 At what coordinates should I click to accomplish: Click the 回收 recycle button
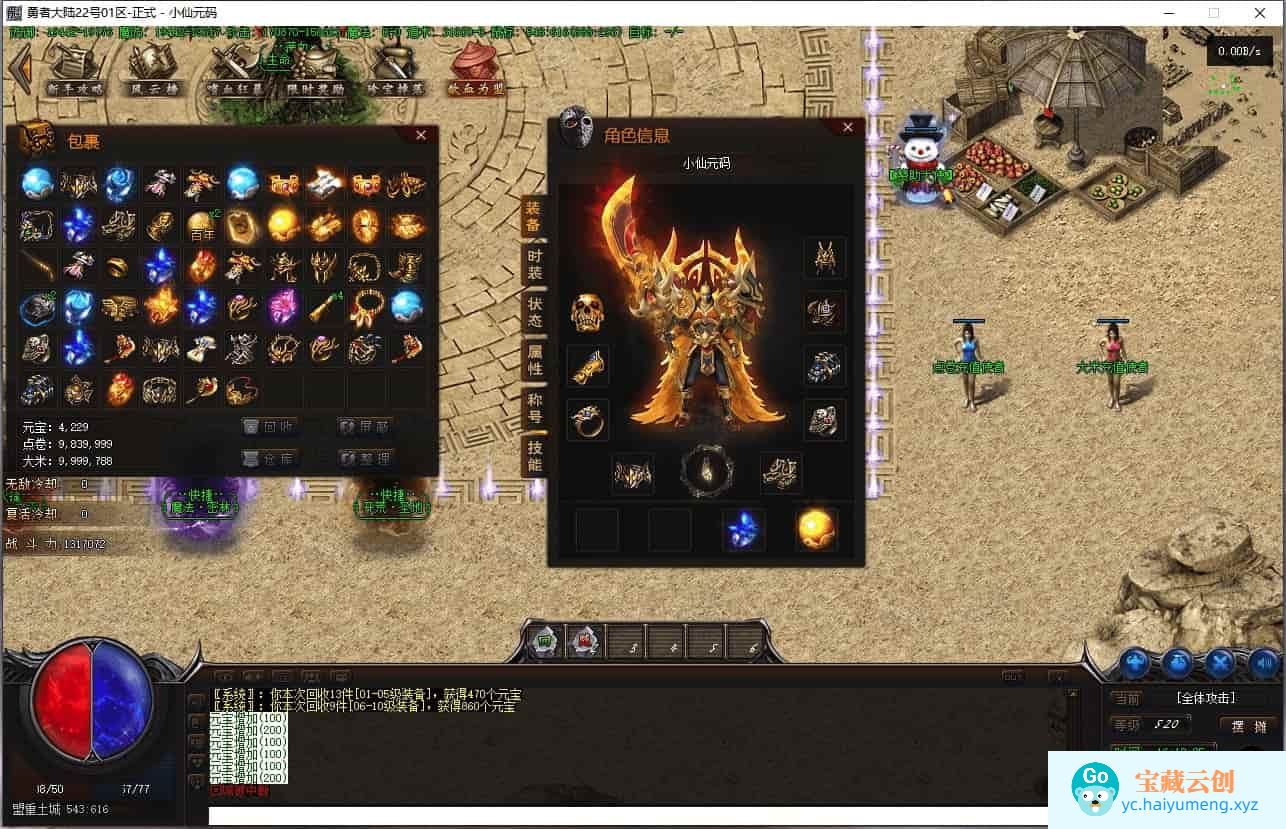pos(271,427)
